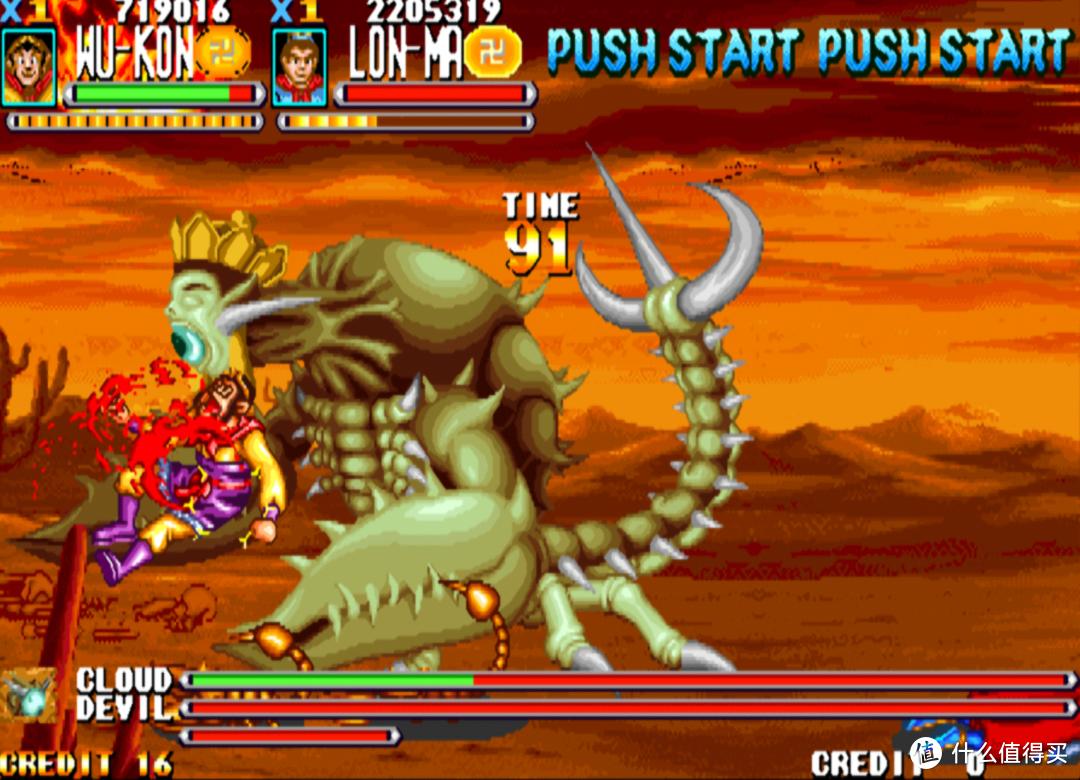Click the gold emblem beside Wu-Kon's name
Image resolution: width=1080 pixels, height=780 pixels.
[221, 52]
